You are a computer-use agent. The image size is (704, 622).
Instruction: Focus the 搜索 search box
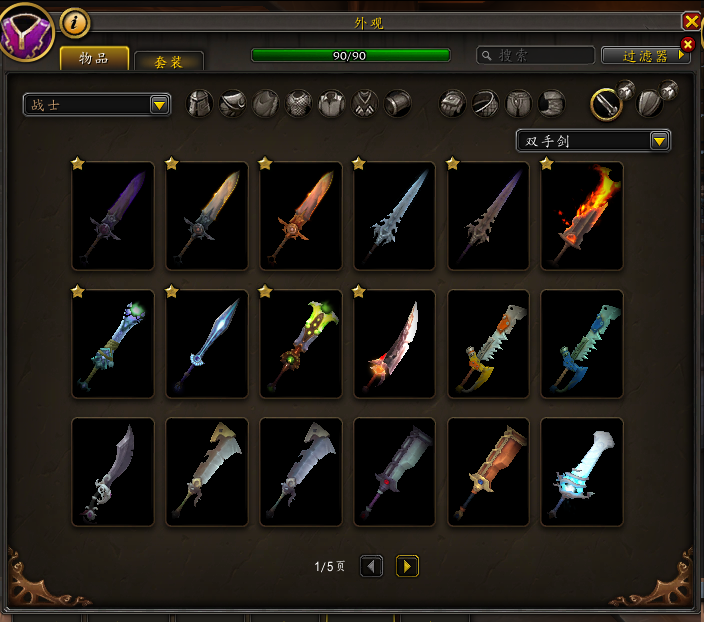pyautogui.click(x=535, y=55)
